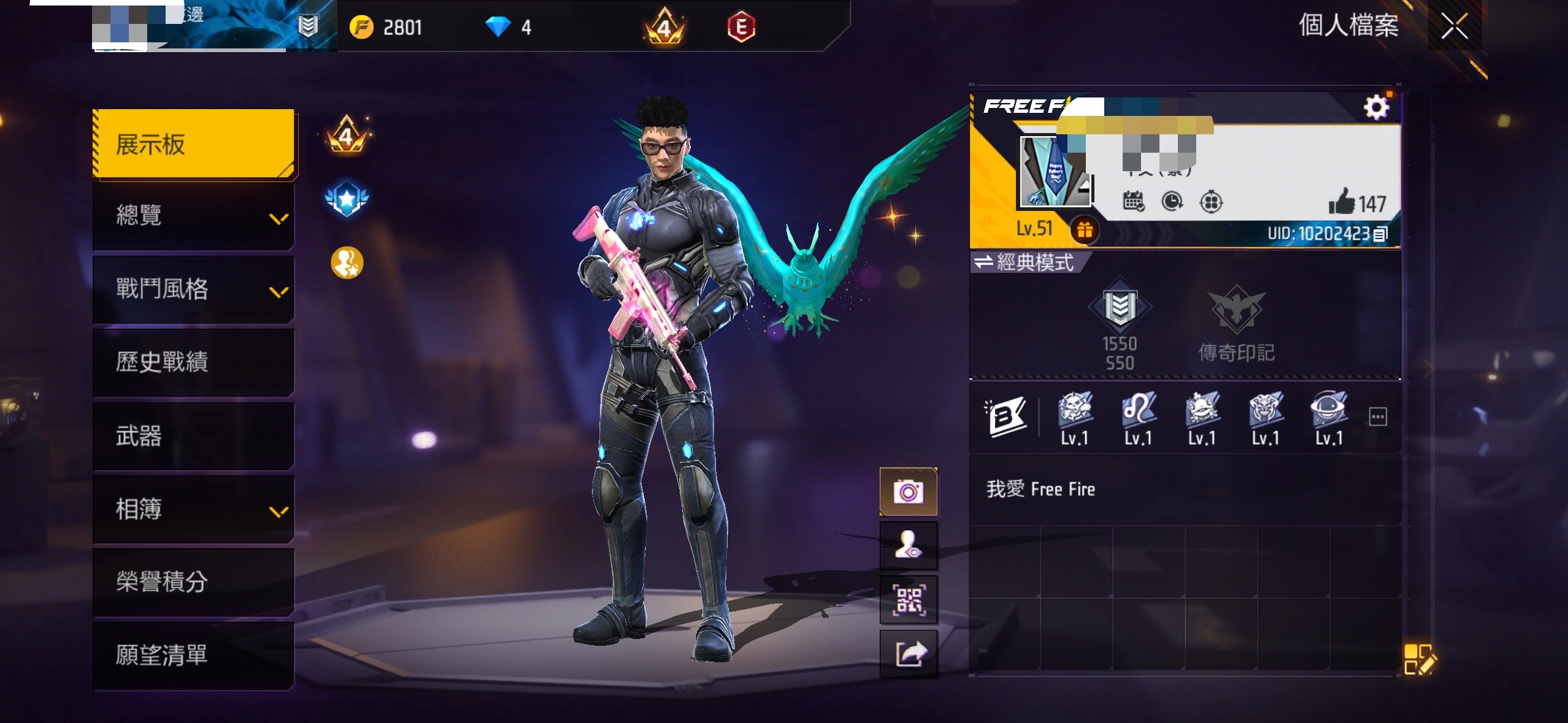Expand the 戰鬥風格 section

(x=194, y=289)
